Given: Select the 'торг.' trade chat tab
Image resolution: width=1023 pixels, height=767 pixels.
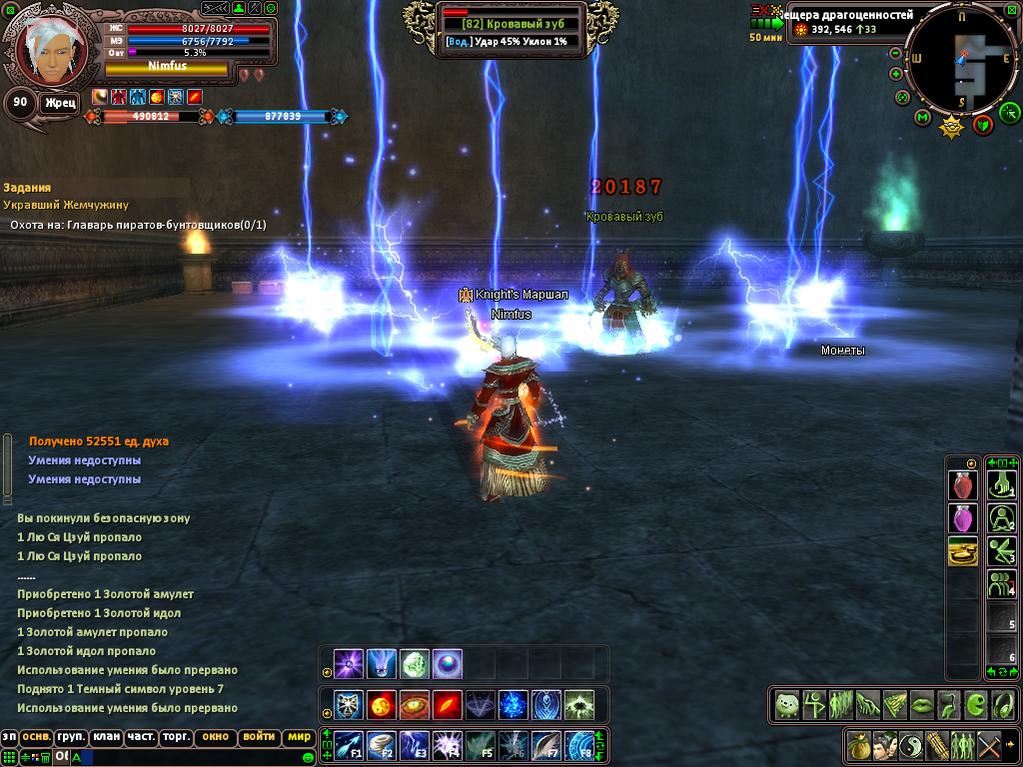Looking at the screenshot, I should 178,737.
